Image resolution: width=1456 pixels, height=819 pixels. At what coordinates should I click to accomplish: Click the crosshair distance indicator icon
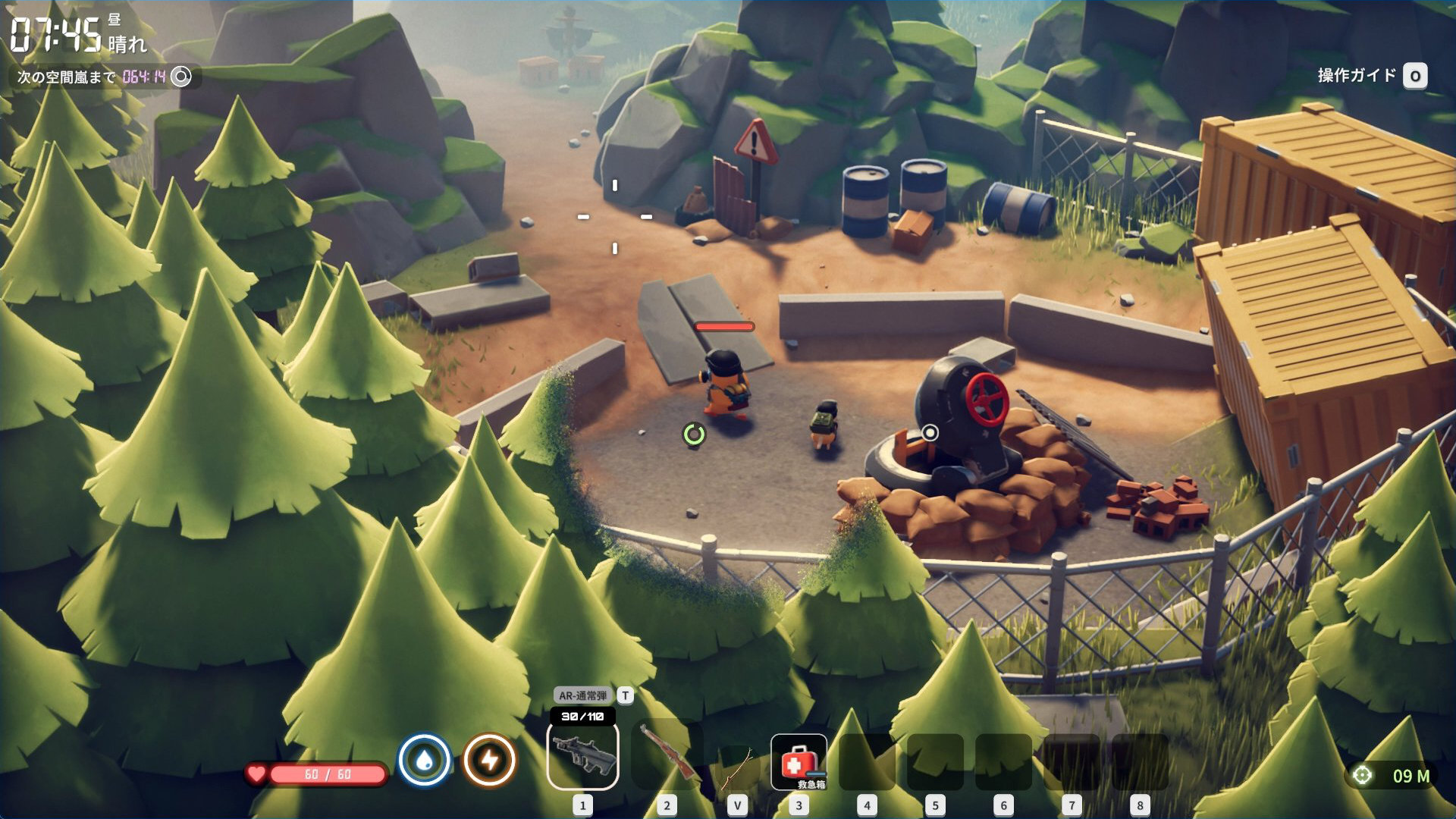(x=1363, y=776)
